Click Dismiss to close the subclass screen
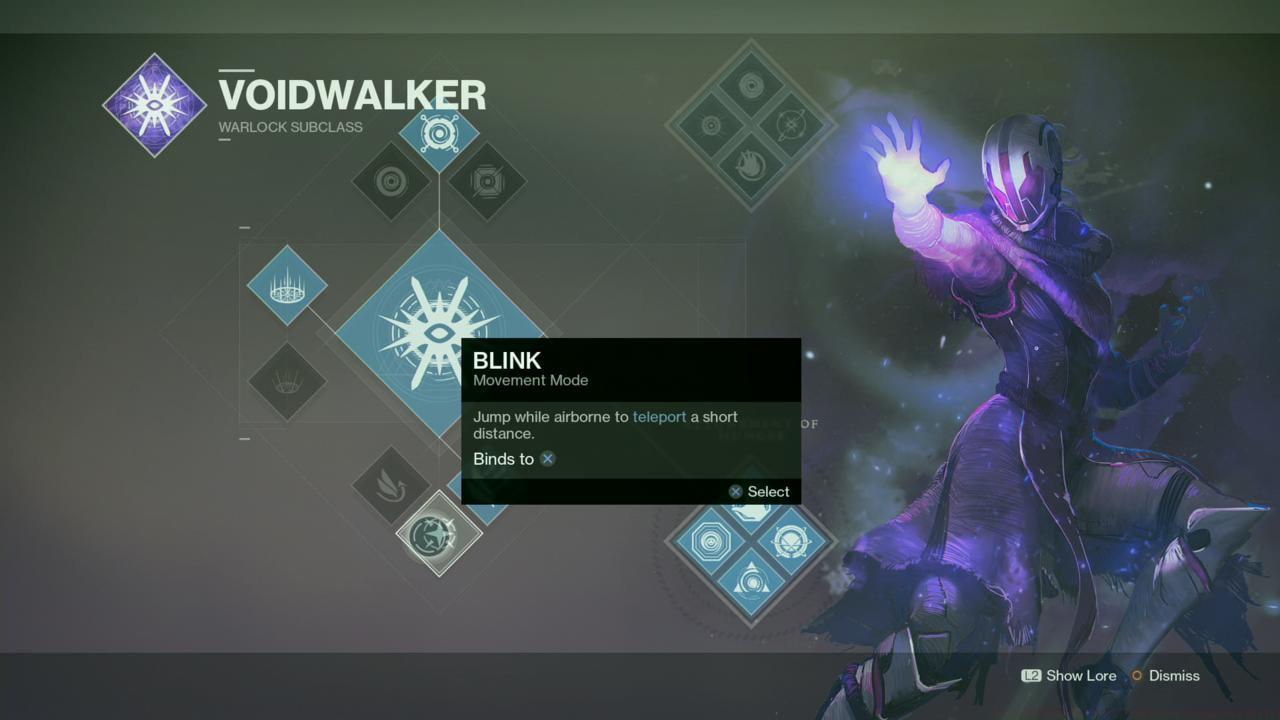Viewport: 1280px width, 720px height. click(x=1165, y=676)
